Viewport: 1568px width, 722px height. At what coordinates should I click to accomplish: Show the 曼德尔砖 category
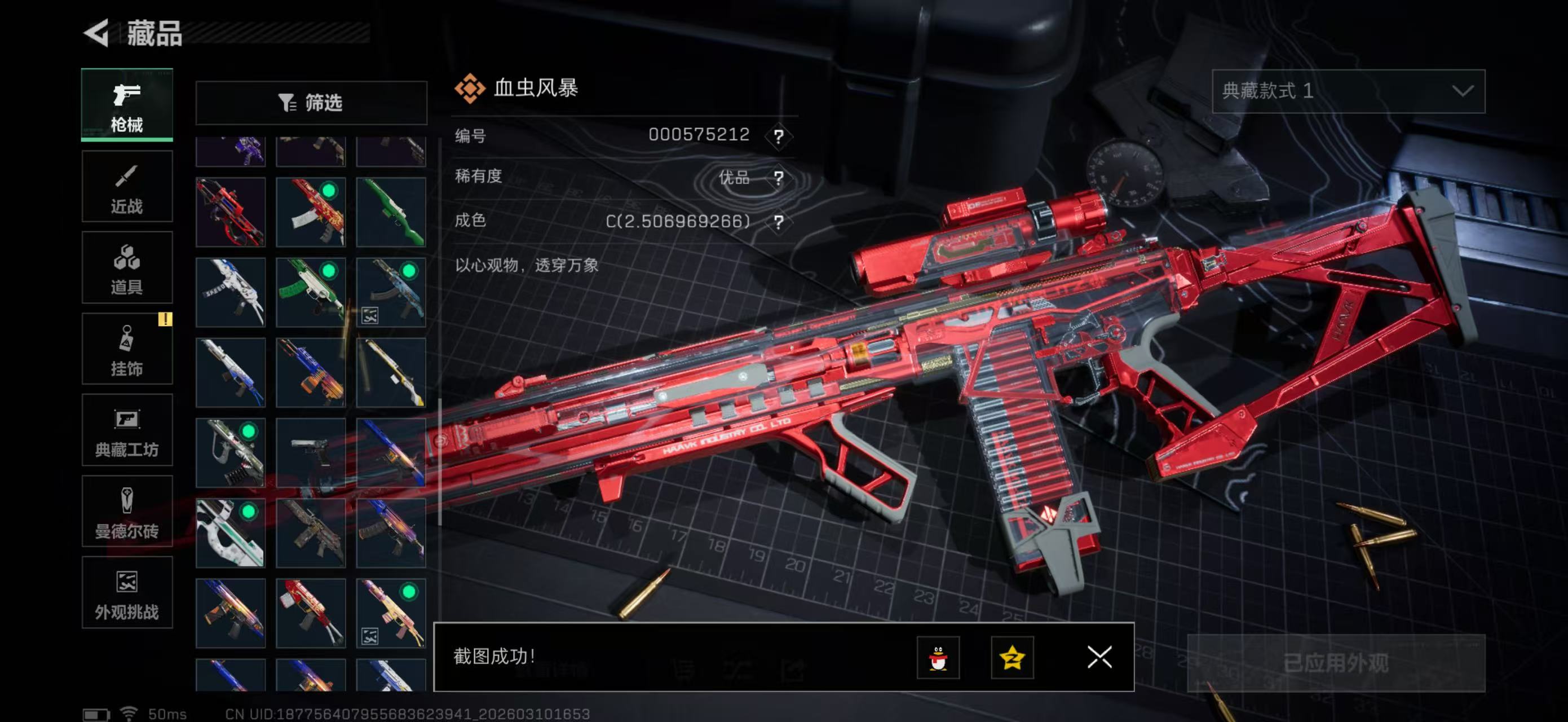point(127,512)
